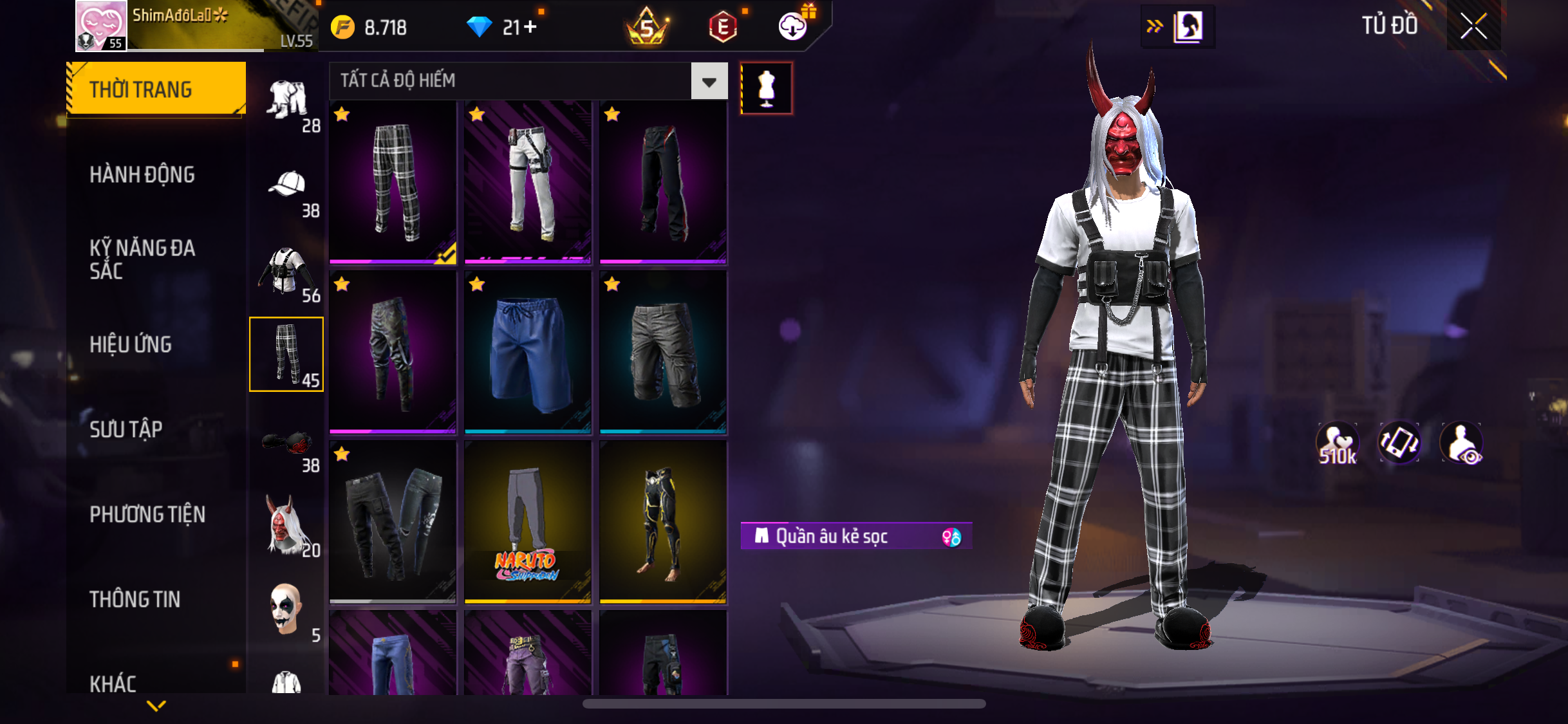Select the Hiệu Ứng category
Viewport: 1568px width, 724px height.
131,344
